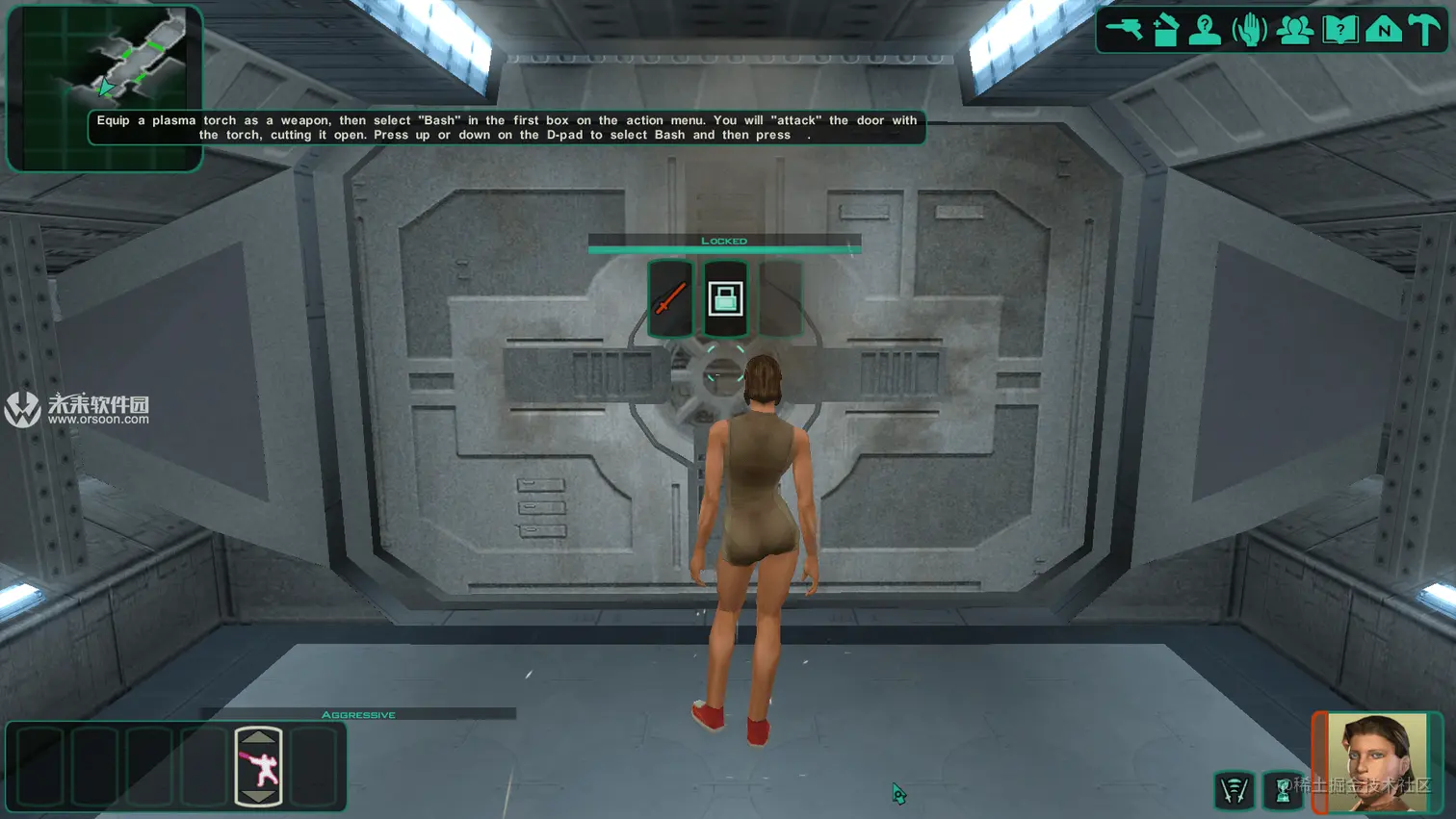Open the party group icon
The height and width of the screenshot is (819, 1456).
[1294, 30]
